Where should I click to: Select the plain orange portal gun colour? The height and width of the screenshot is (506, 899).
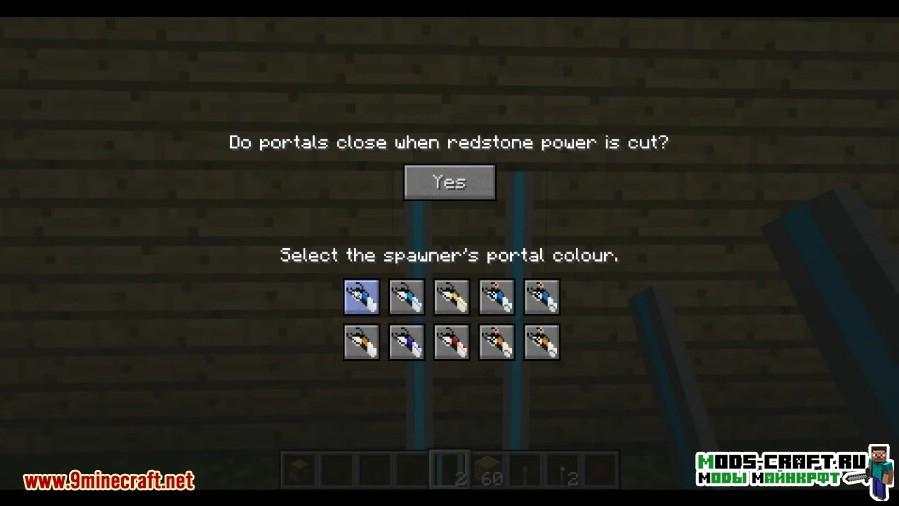[x=361, y=341]
